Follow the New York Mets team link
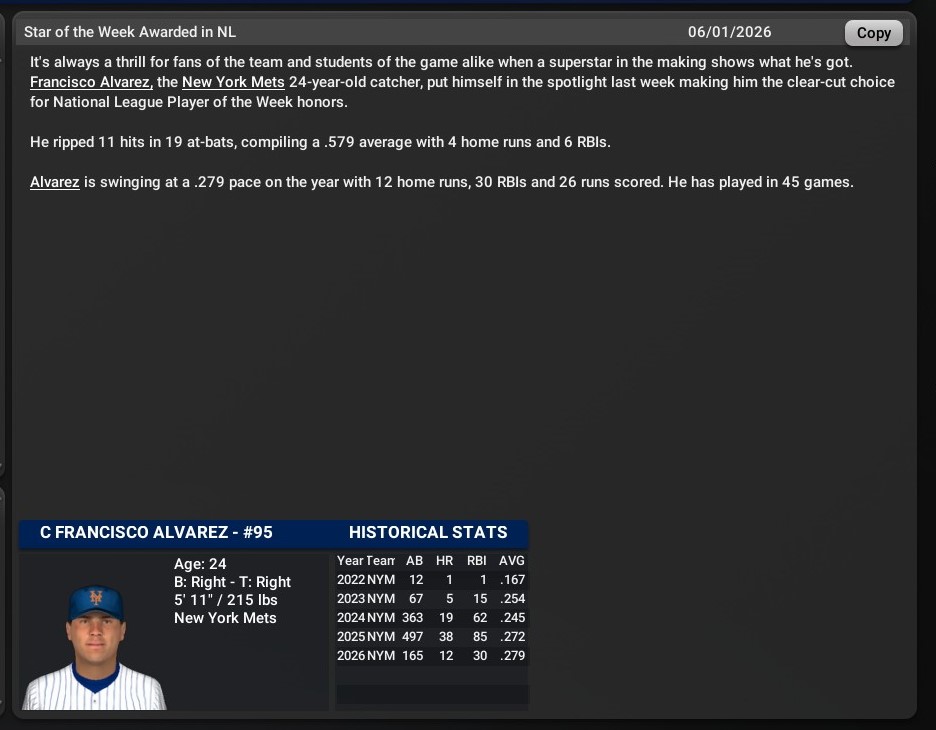 pos(233,82)
